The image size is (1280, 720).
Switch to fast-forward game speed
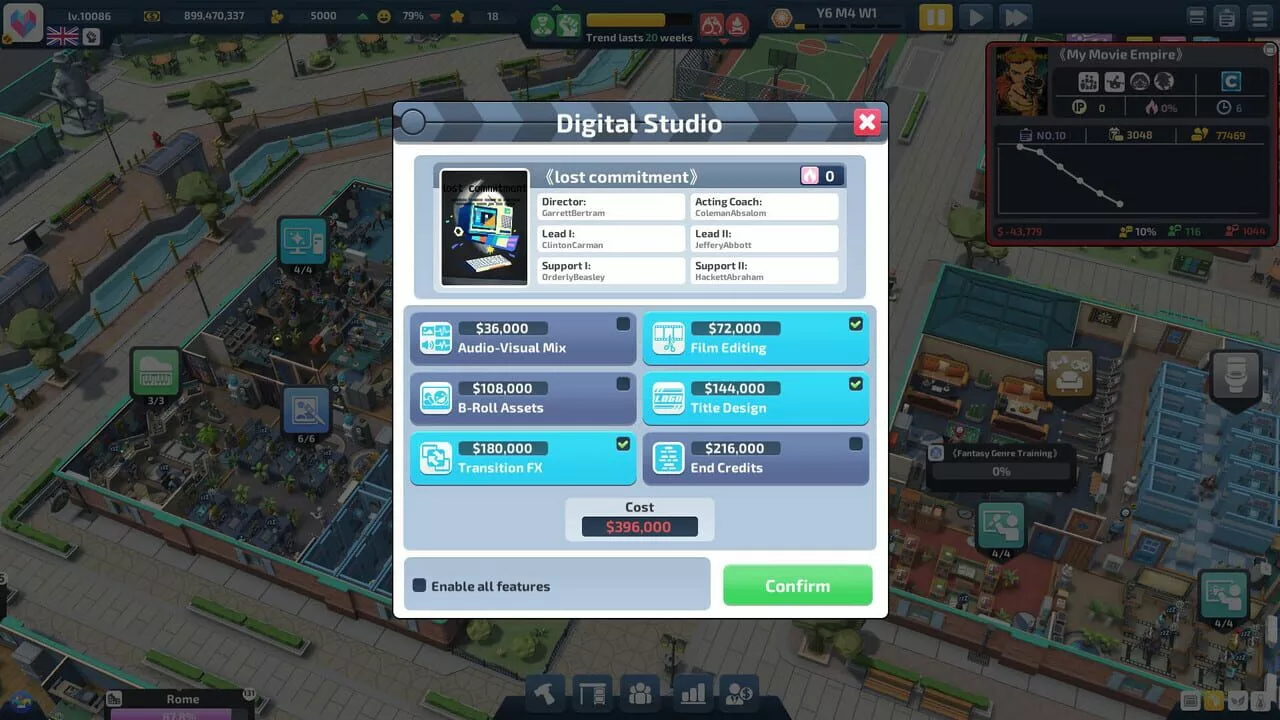(x=1015, y=17)
